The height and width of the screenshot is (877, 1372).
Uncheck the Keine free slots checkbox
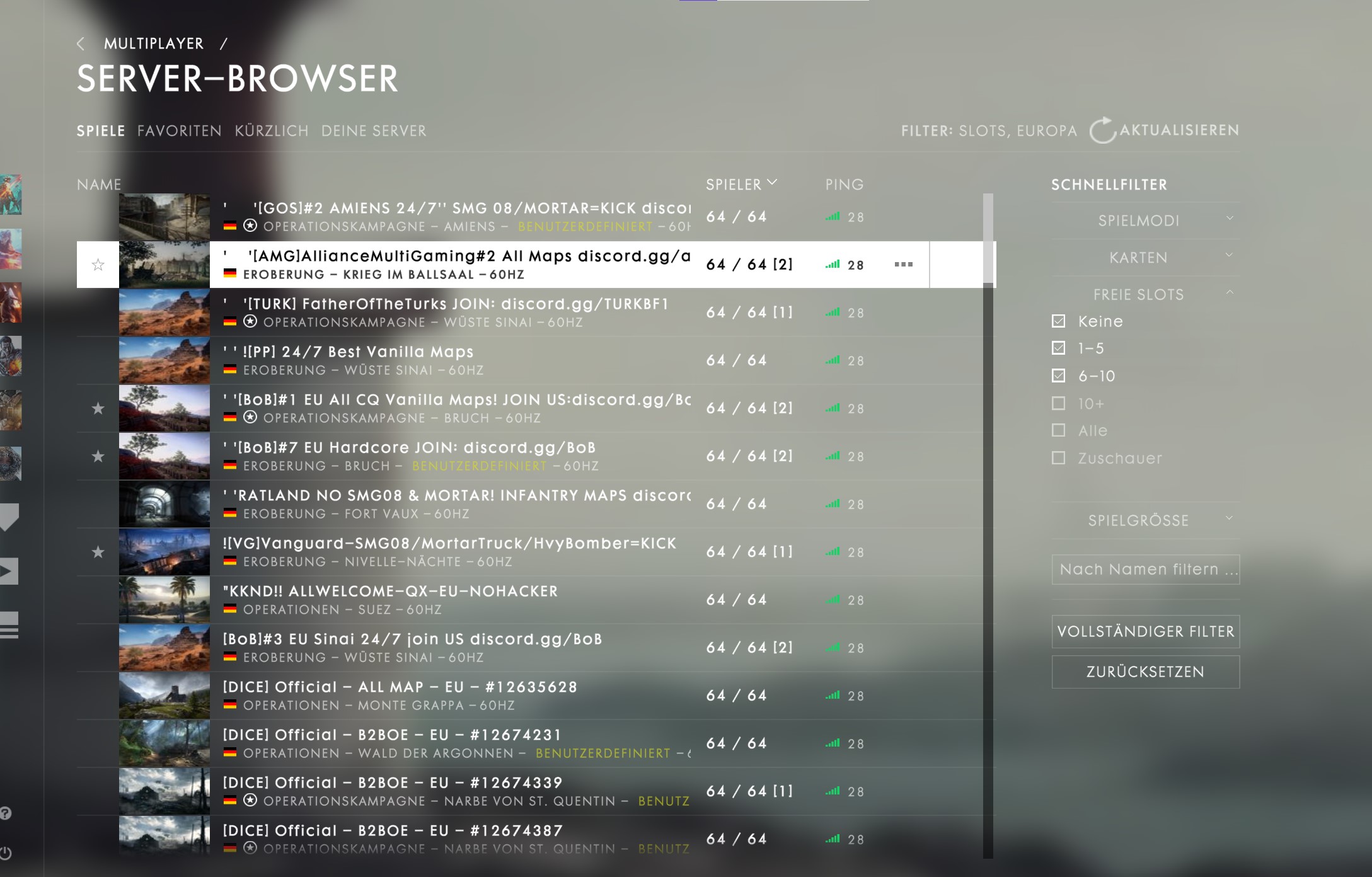pyautogui.click(x=1059, y=321)
